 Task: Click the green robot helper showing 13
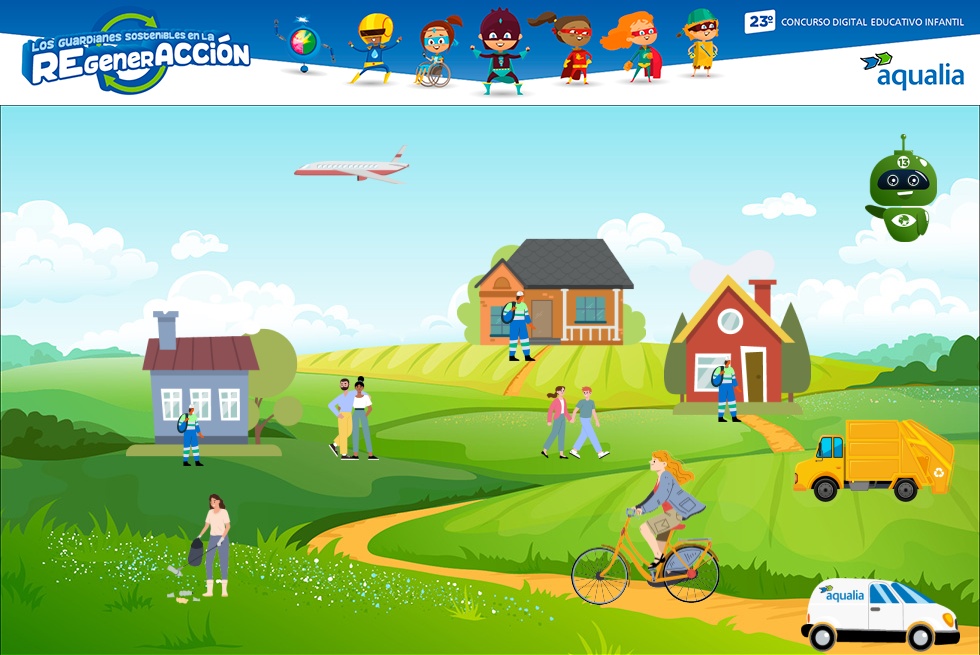click(x=902, y=190)
